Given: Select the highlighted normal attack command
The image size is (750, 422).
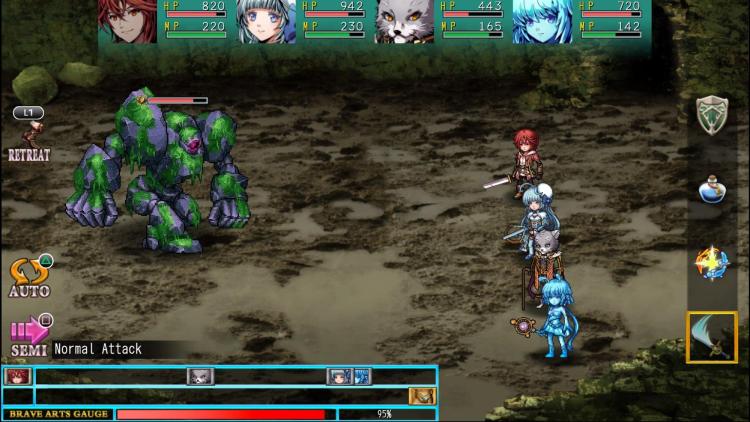Looking at the screenshot, I should tap(711, 337).
